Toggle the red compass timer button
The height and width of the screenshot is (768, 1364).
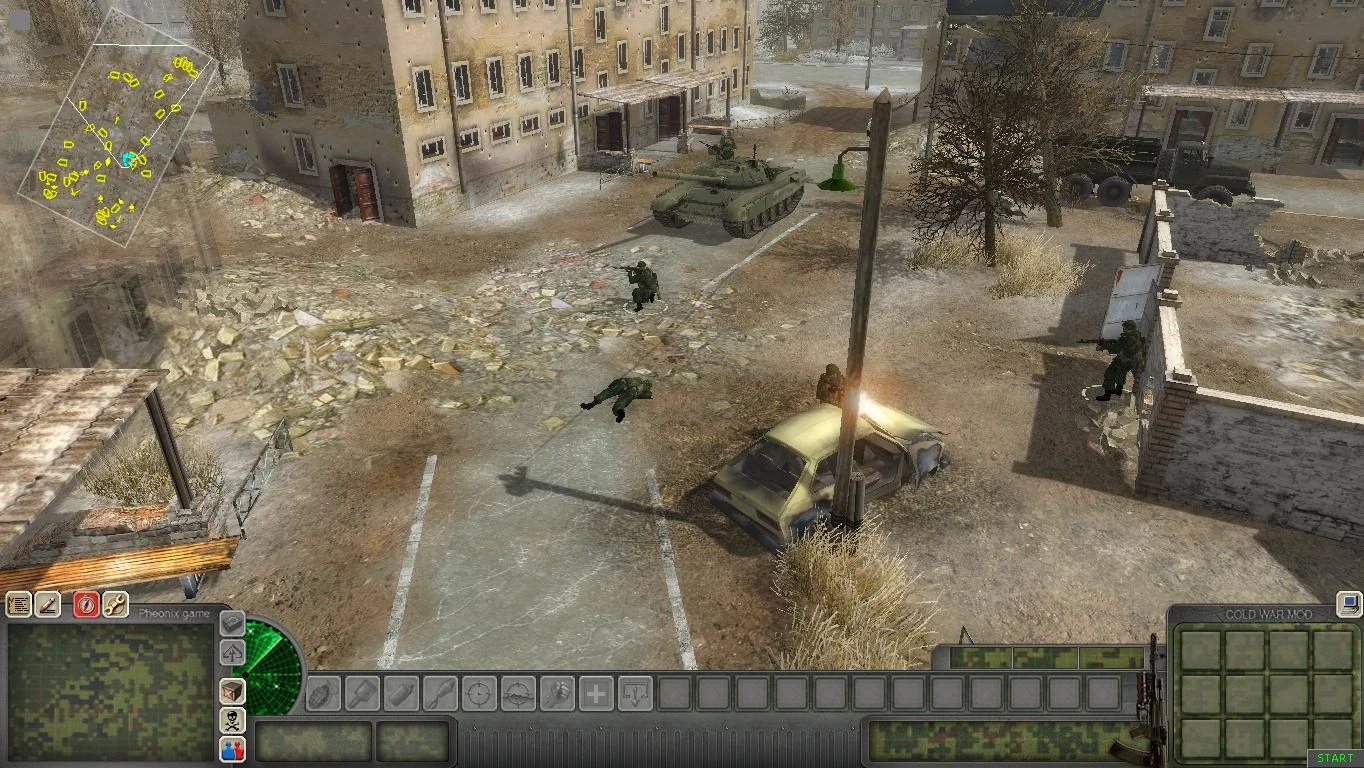point(84,602)
